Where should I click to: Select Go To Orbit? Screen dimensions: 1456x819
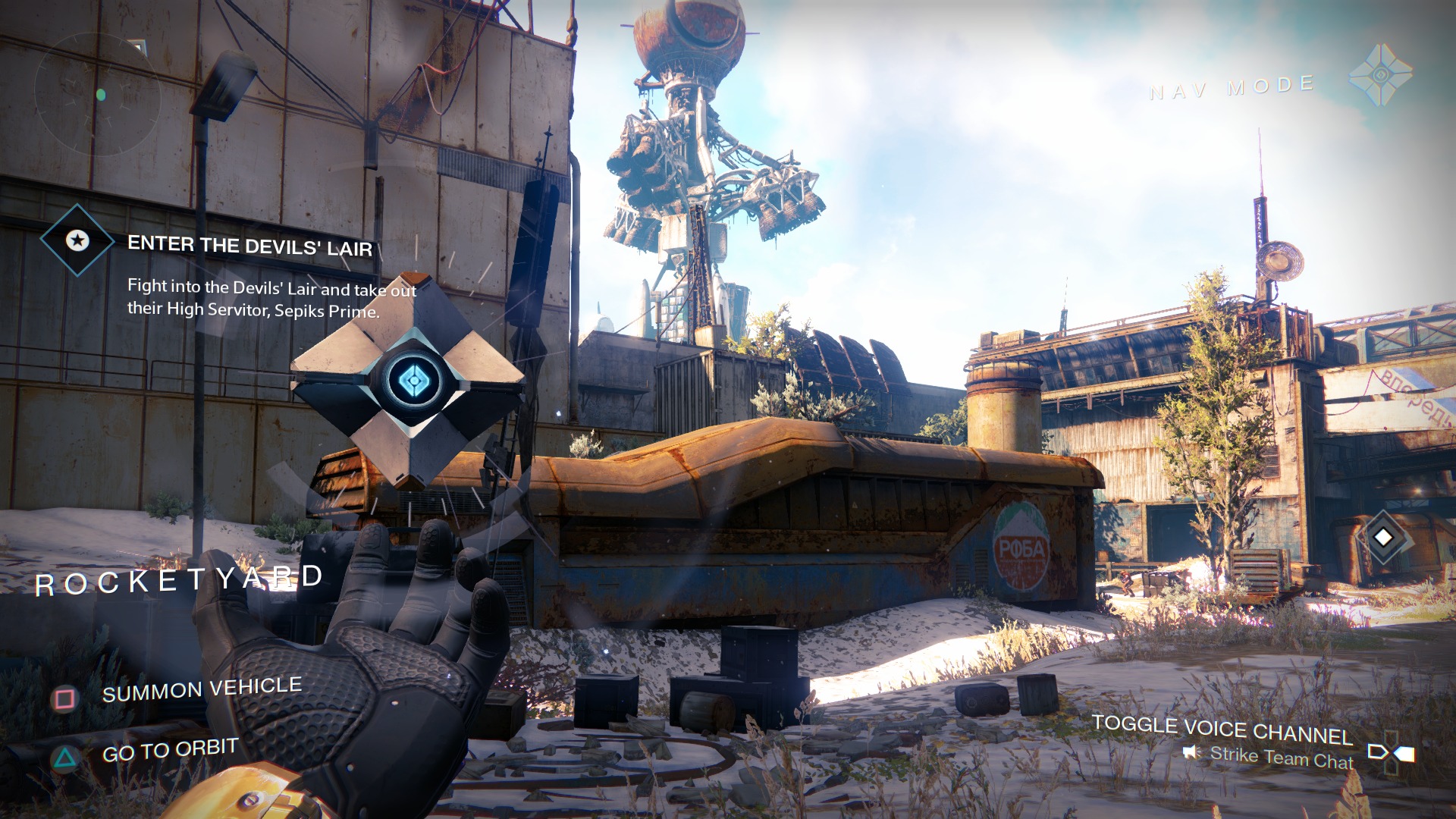(170, 751)
